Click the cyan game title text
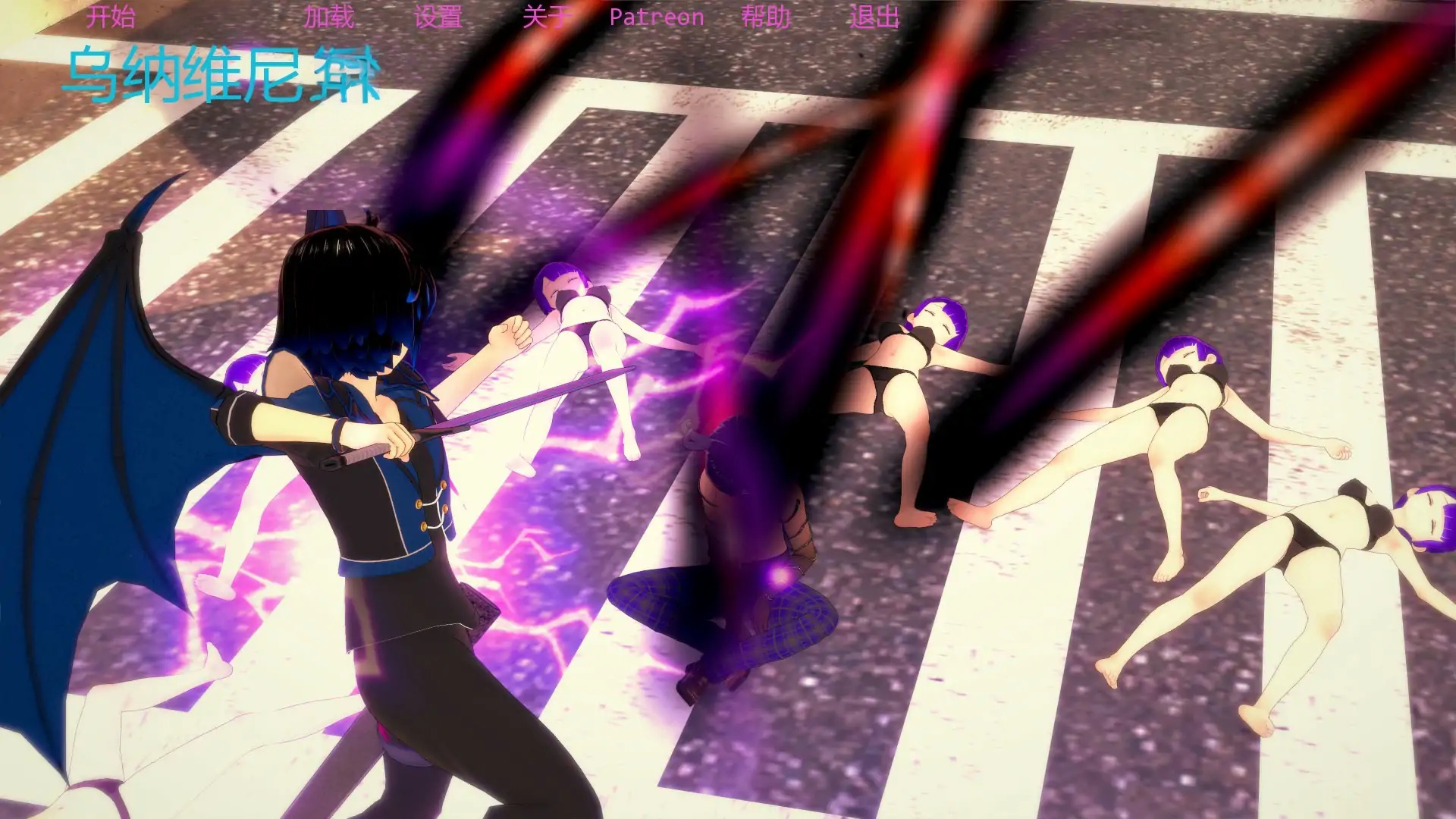The image size is (1456, 819). click(x=220, y=76)
